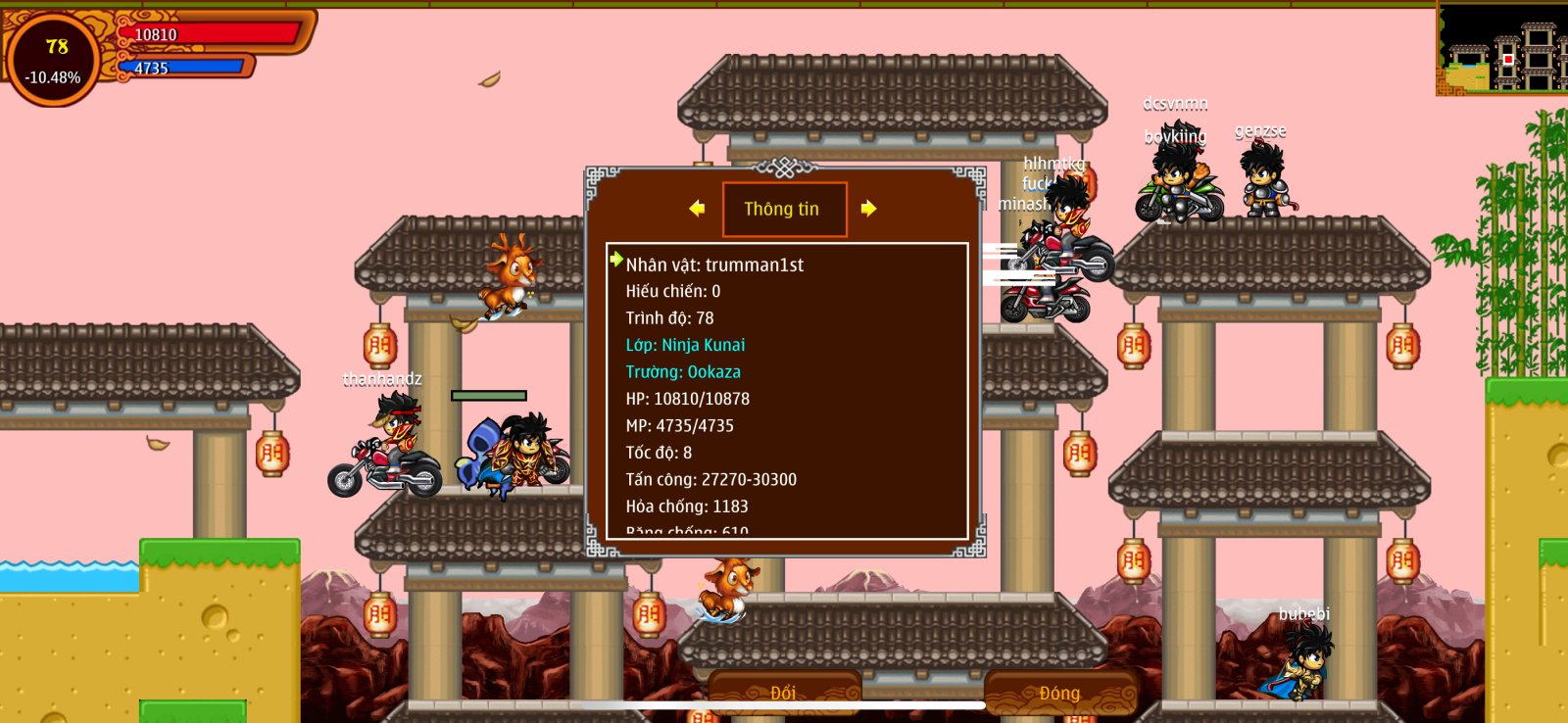This screenshot has height=723, width=1568.
Task: Select the Nhân vật: trumman1st row
Action: tap(714, 265)
